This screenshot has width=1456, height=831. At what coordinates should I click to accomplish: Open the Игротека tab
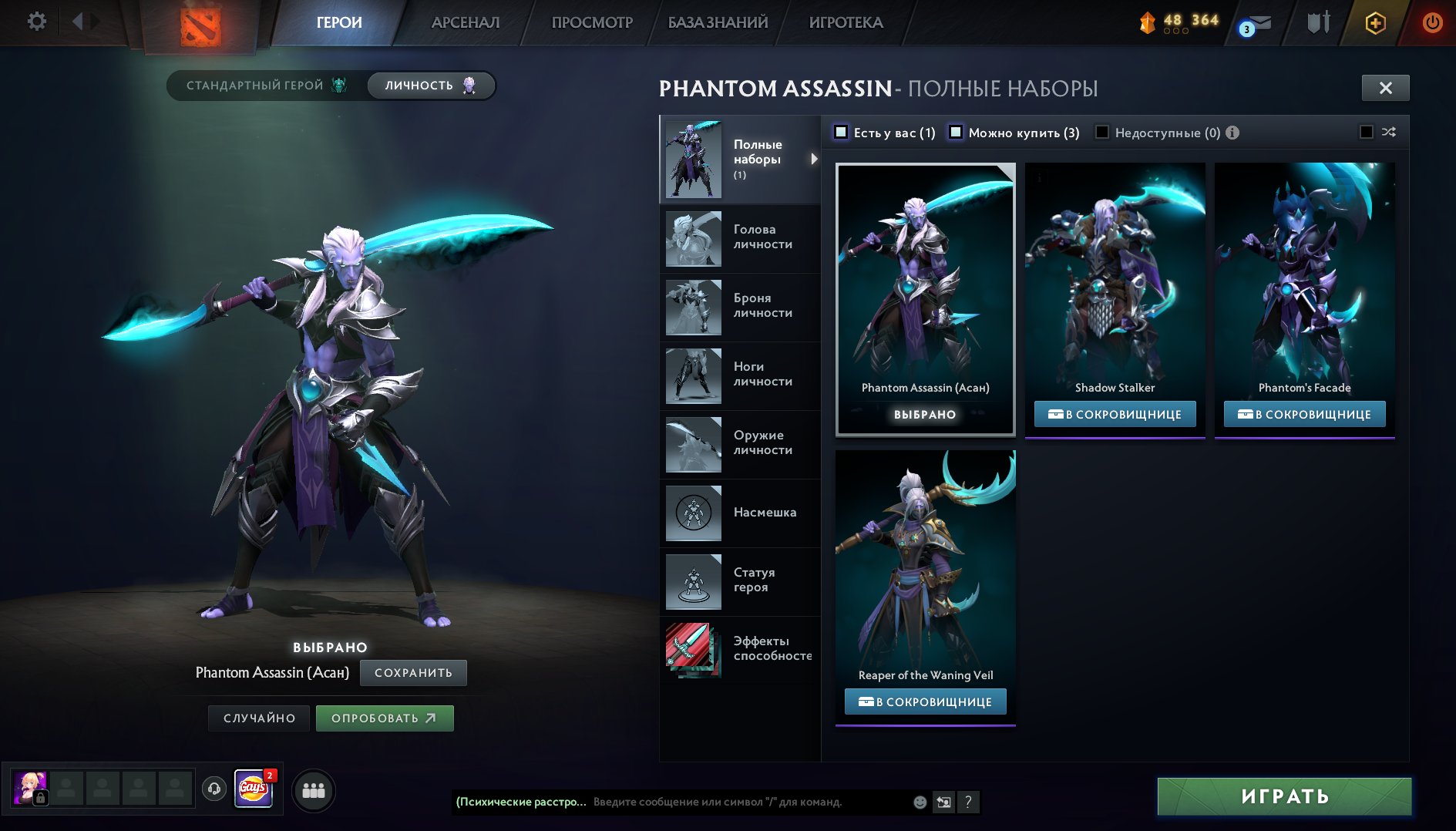846,23
